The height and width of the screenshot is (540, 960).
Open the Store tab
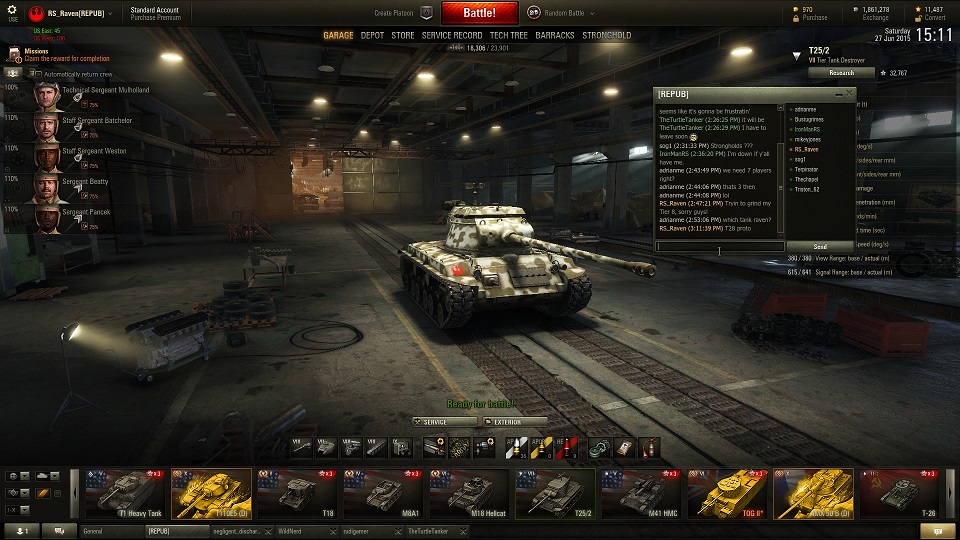[x=402, y=35]
